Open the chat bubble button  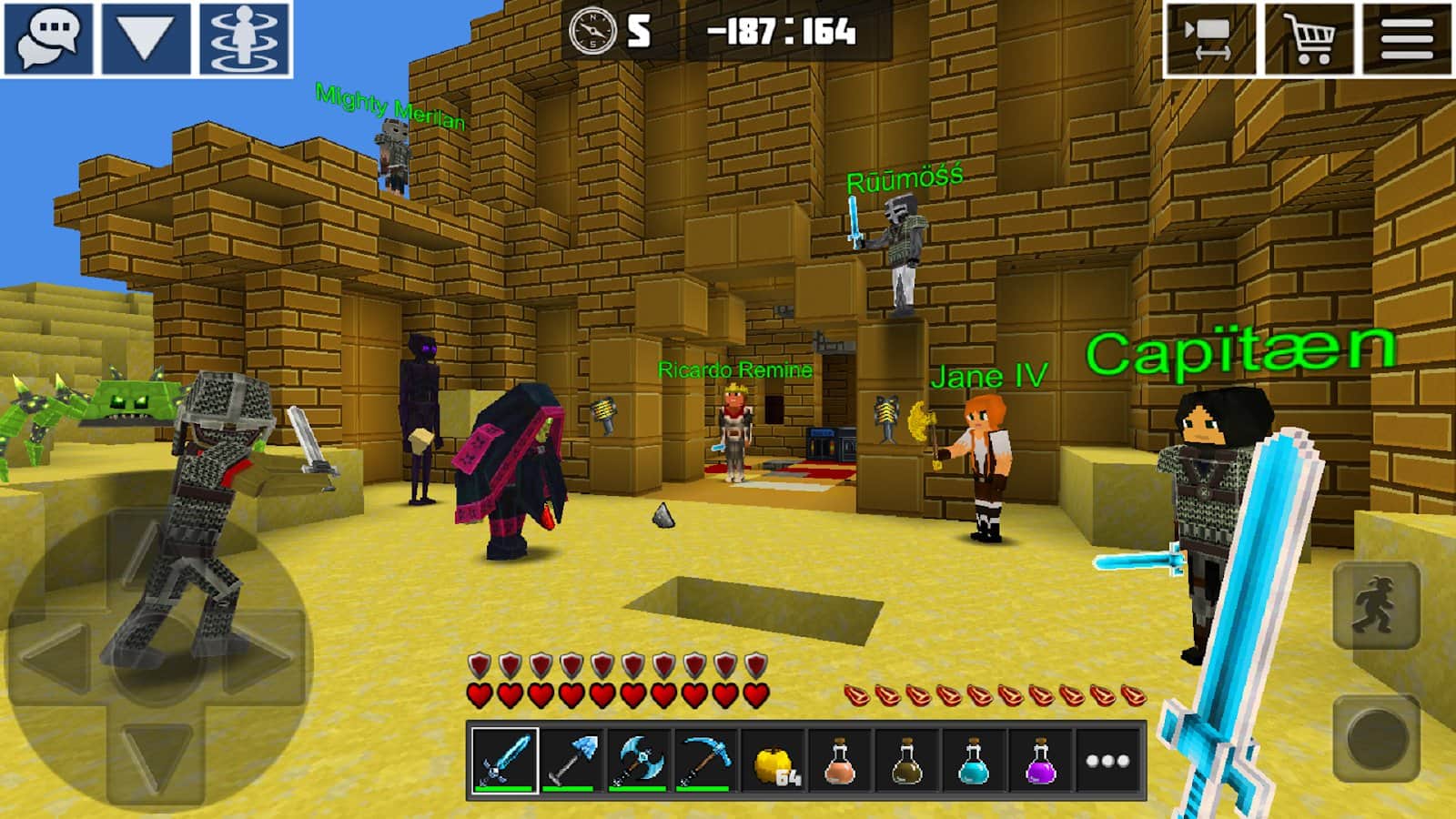click(49, 38)
